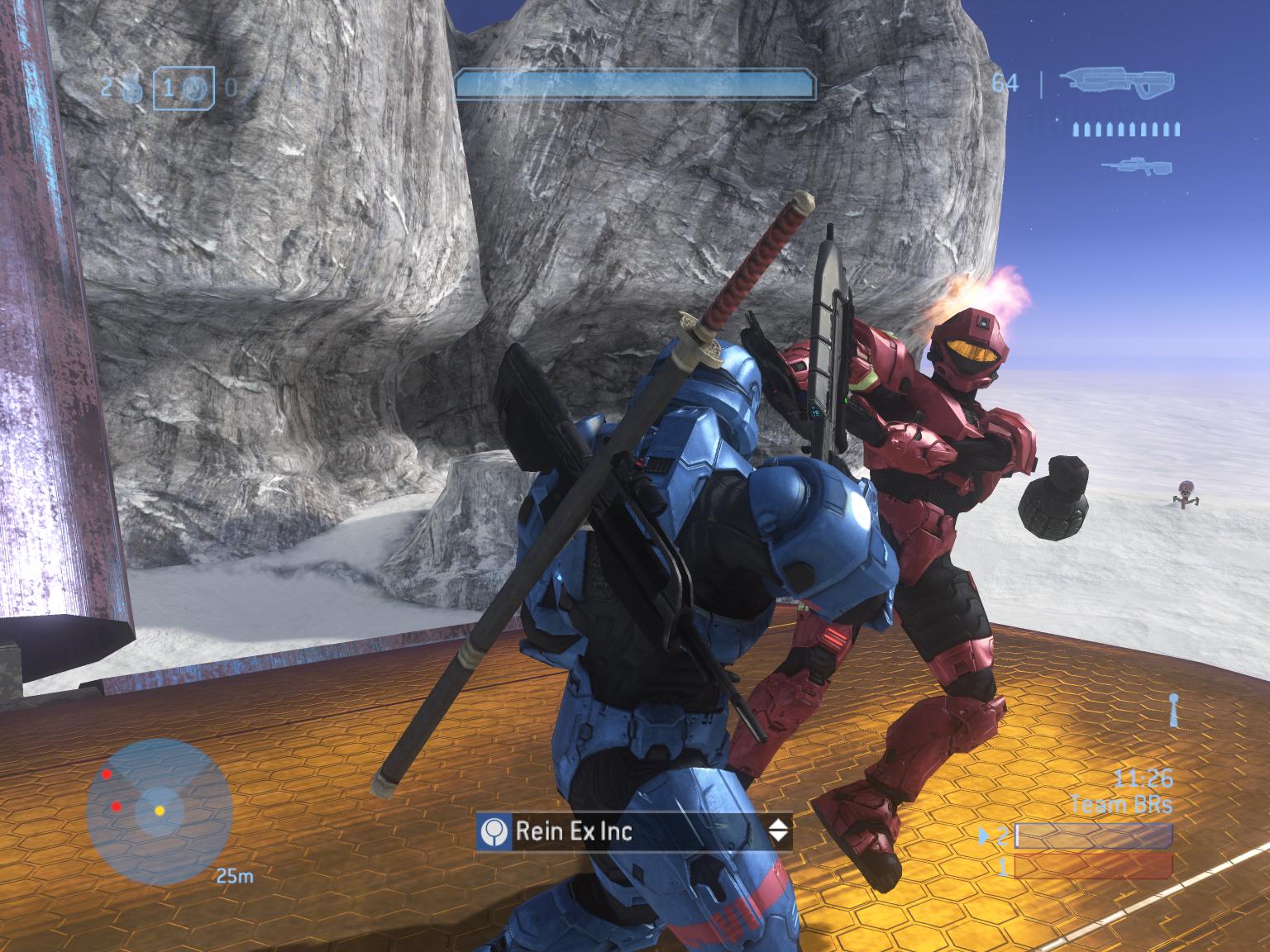Click the emblem icon next to Rein Ex Inc
Image resolution: width=1270 pixels, height=952 pixels.
(494, 831)
